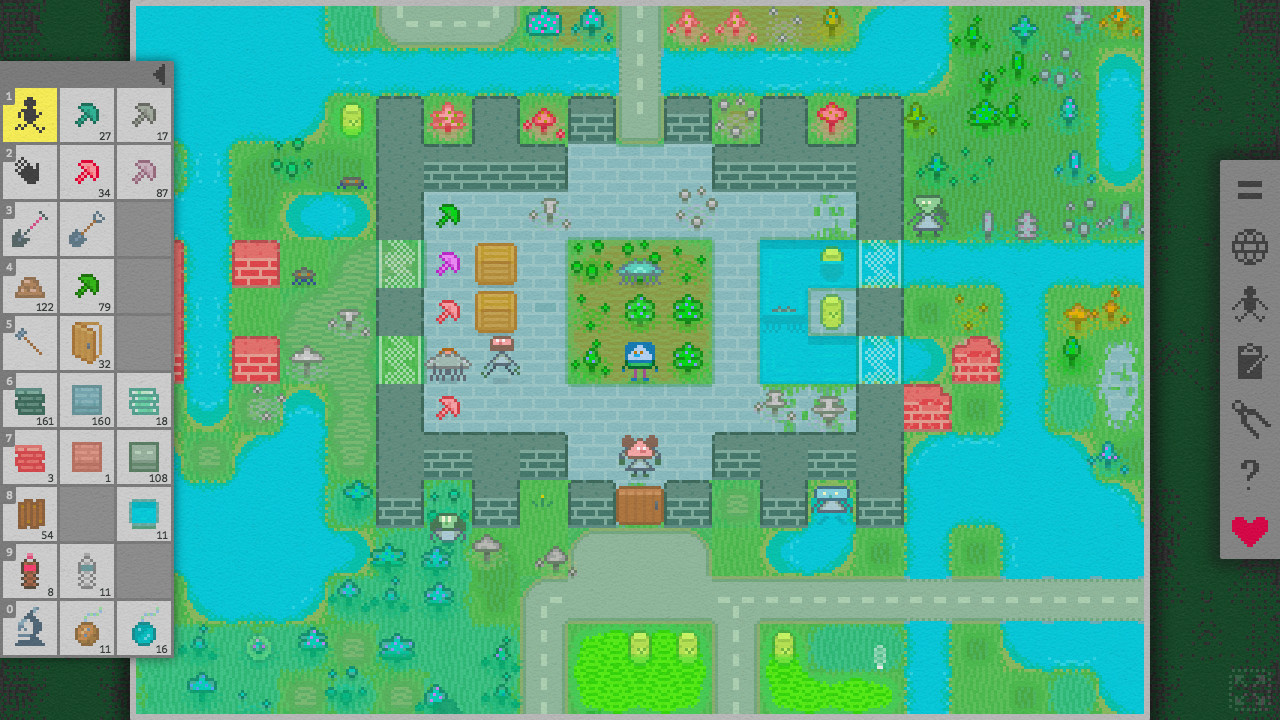The image size is (1280, 720).
Task: Select the gray shovel in slot 3
Action: pyautogui.click(x=30, y=228)
